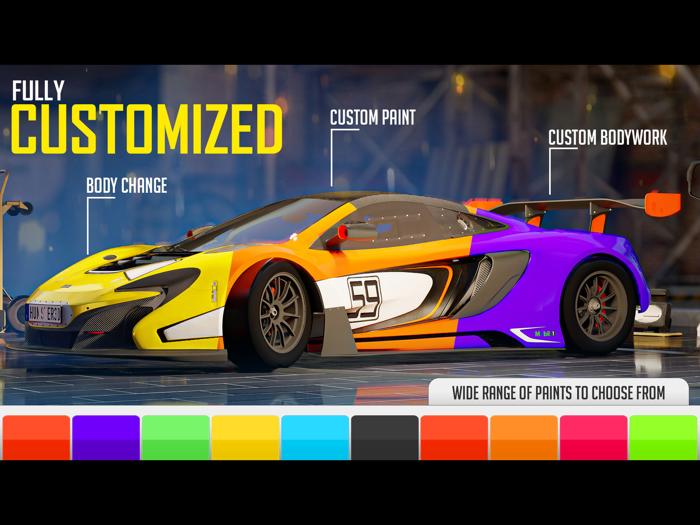The width and height of the screenshot is (700, 525).
Task: Pick the cyan blue paint swatch
Action: [x=315, y=437]
